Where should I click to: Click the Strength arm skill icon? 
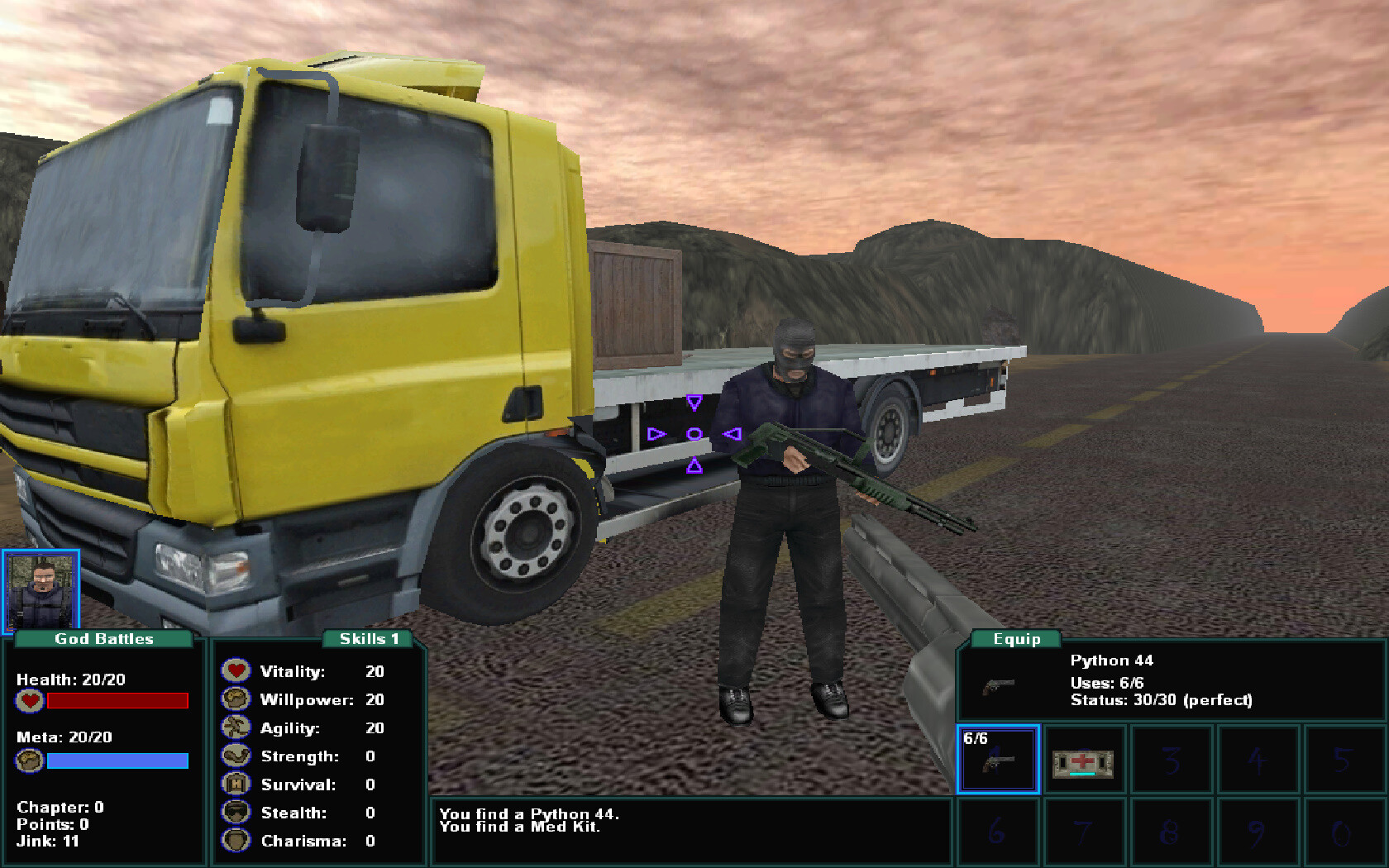pos(236,756)
